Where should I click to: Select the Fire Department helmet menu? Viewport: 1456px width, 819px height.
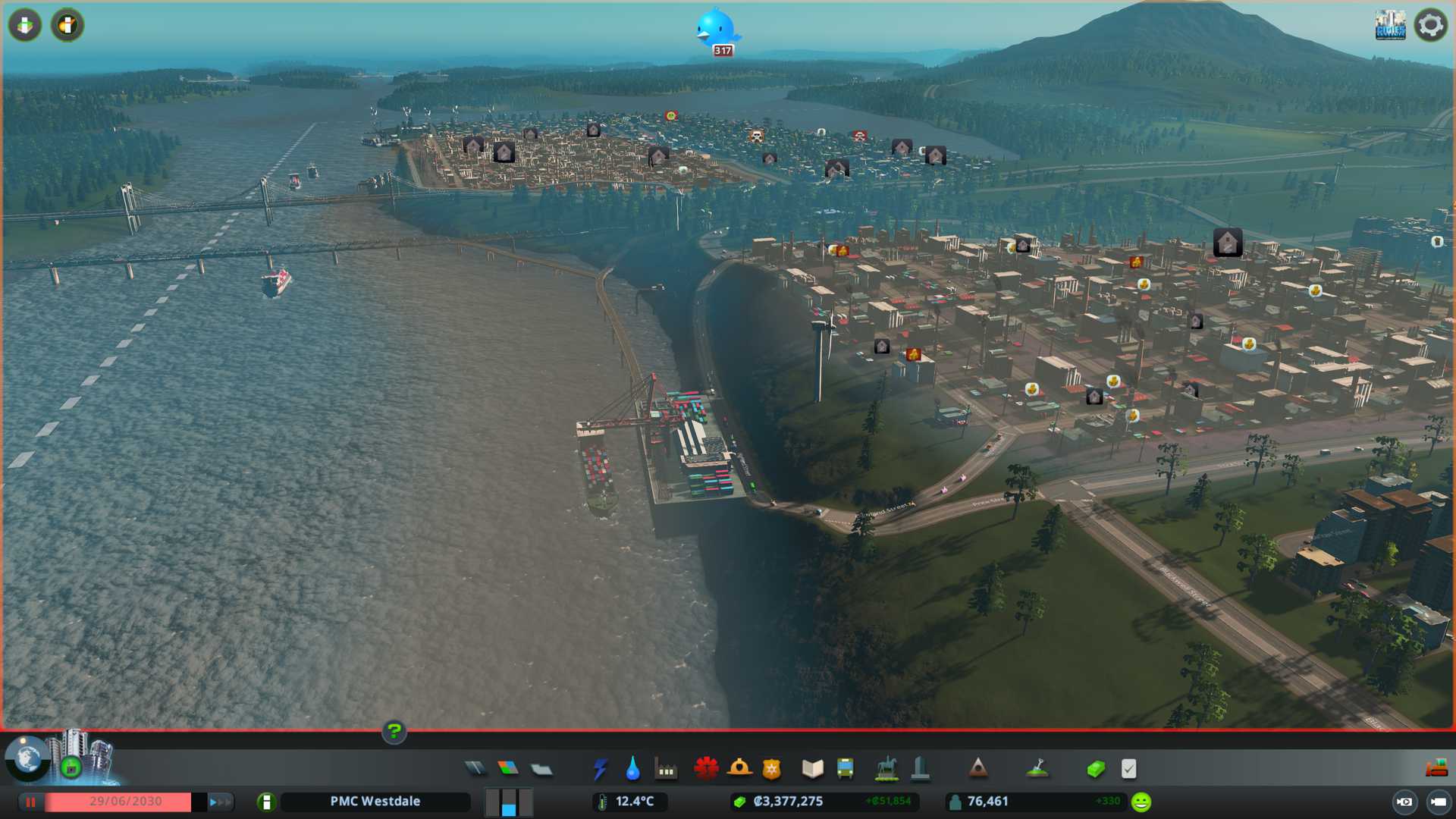739,769
